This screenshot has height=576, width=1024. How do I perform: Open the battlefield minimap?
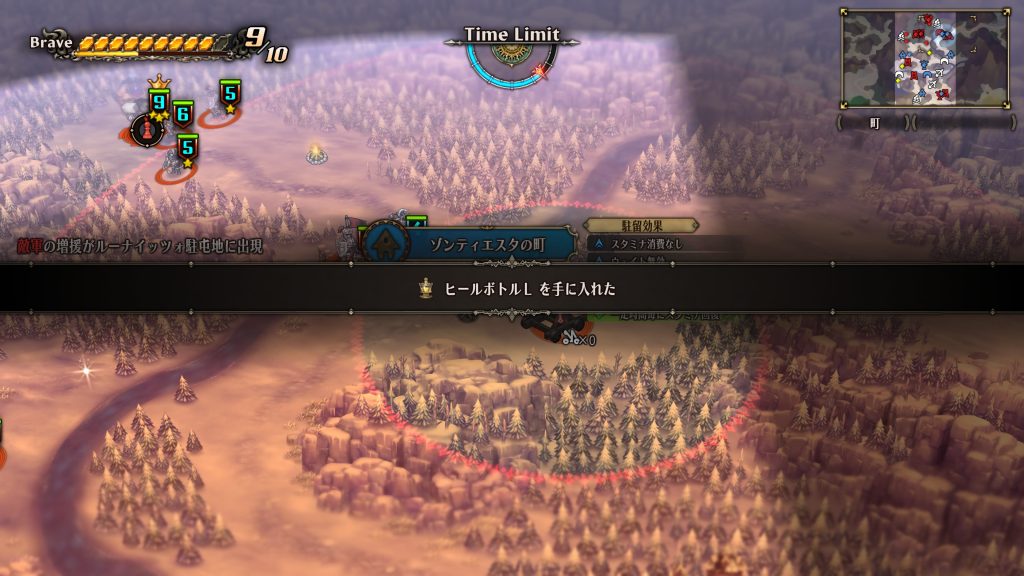(925, 58)
